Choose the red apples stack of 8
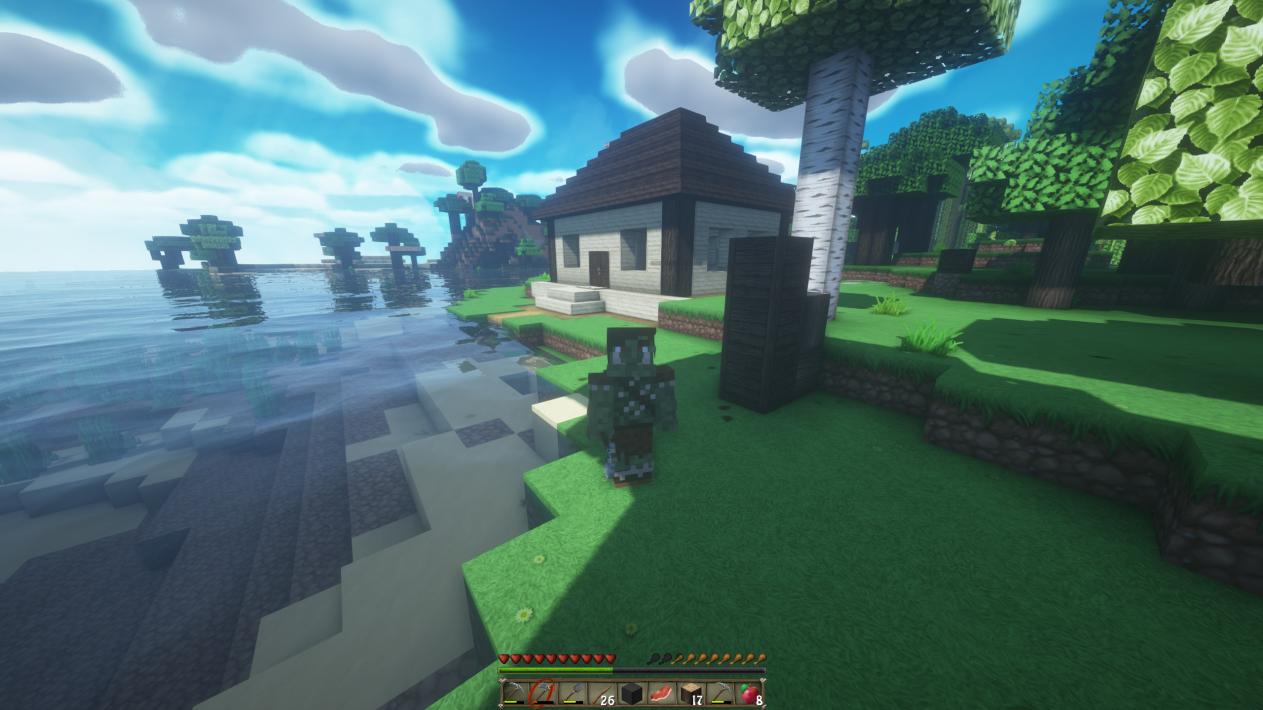 tap(749, 693)
